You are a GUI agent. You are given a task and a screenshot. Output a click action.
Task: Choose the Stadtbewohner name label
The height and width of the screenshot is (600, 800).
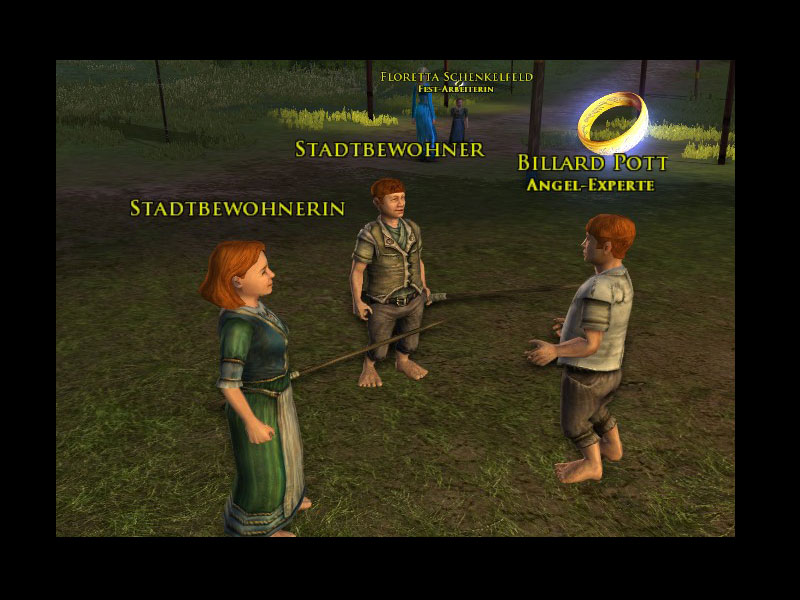point(389,150)
